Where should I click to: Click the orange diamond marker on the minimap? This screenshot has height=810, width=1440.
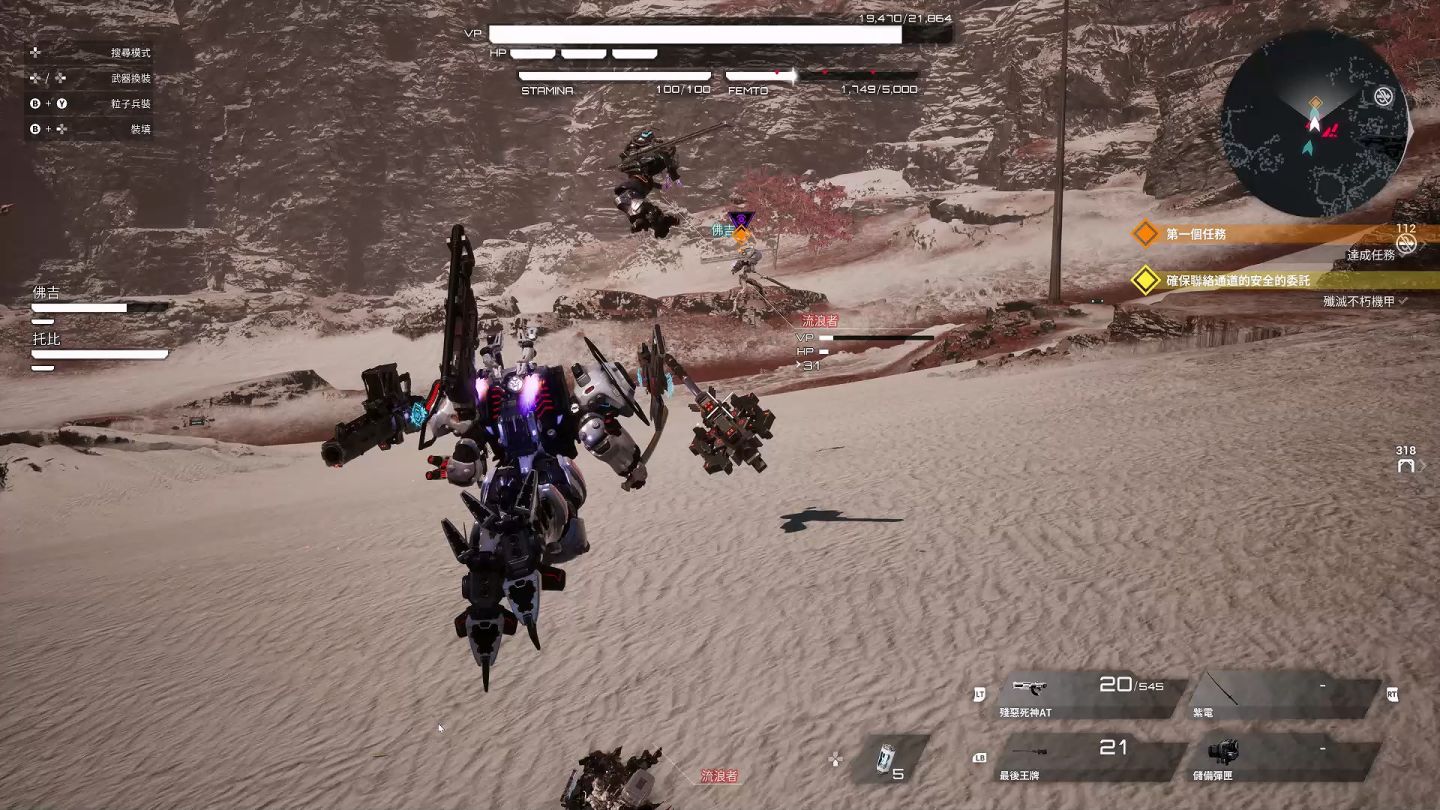click(1316, 103)
